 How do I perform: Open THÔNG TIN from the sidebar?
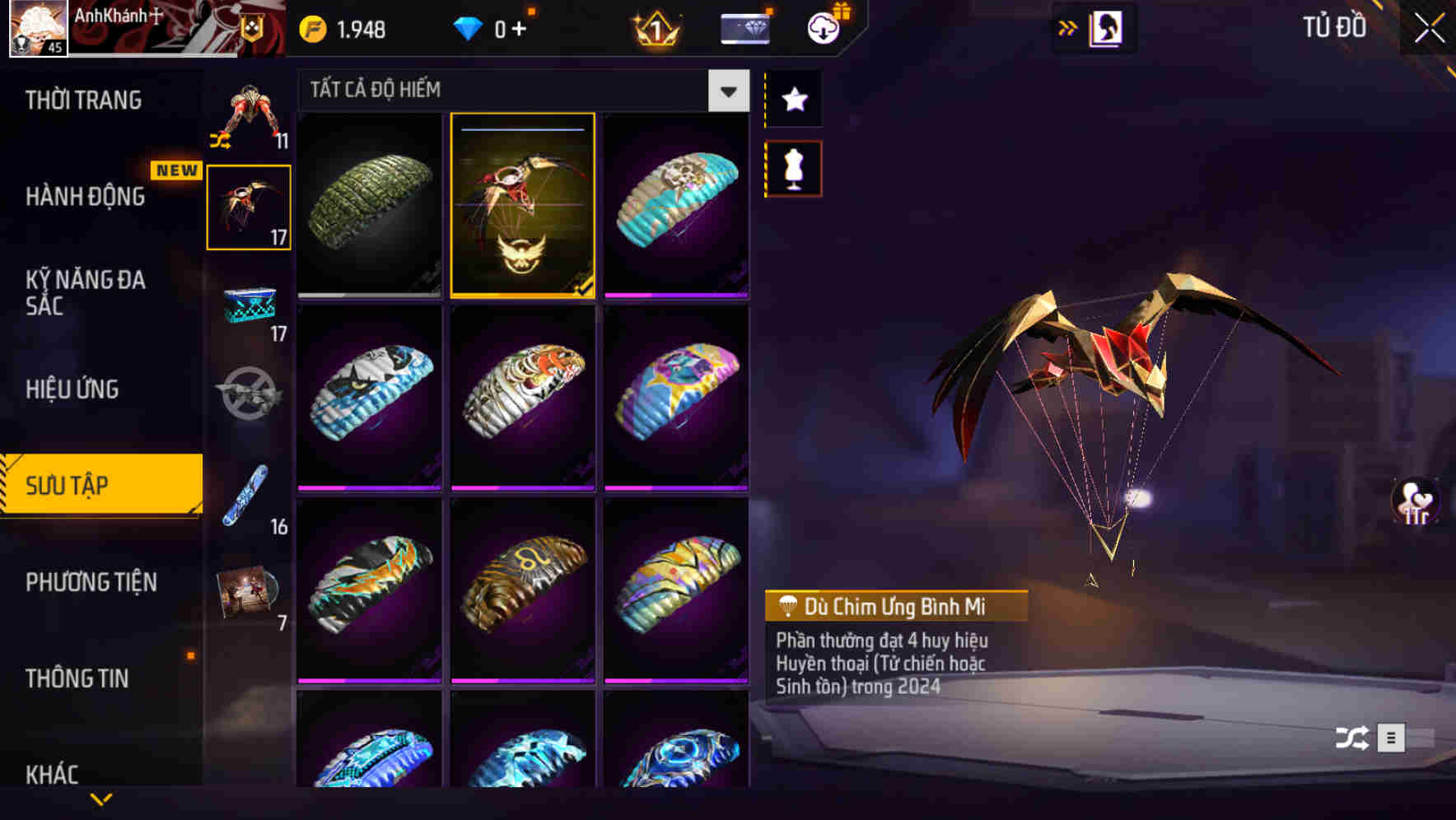click(78, 679)
